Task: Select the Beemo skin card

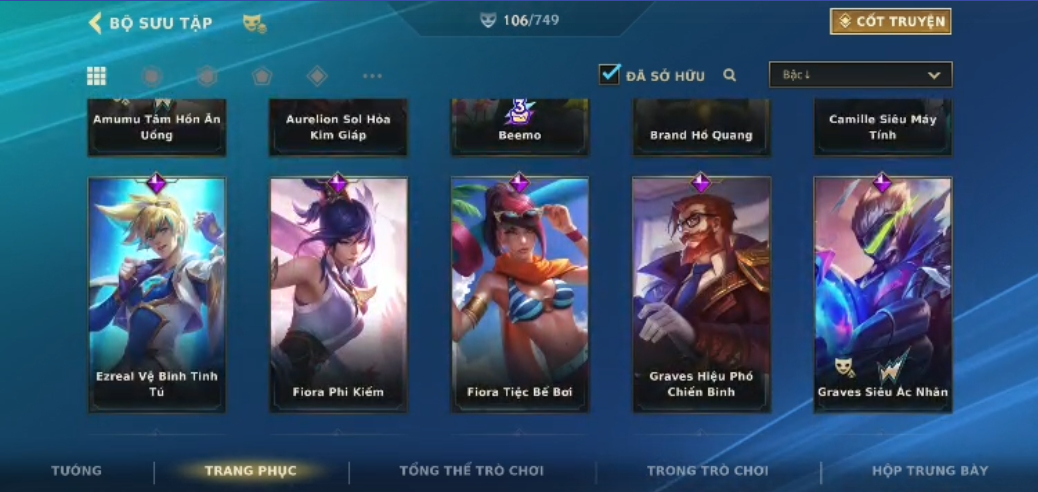Action: (x=519, y=127)
